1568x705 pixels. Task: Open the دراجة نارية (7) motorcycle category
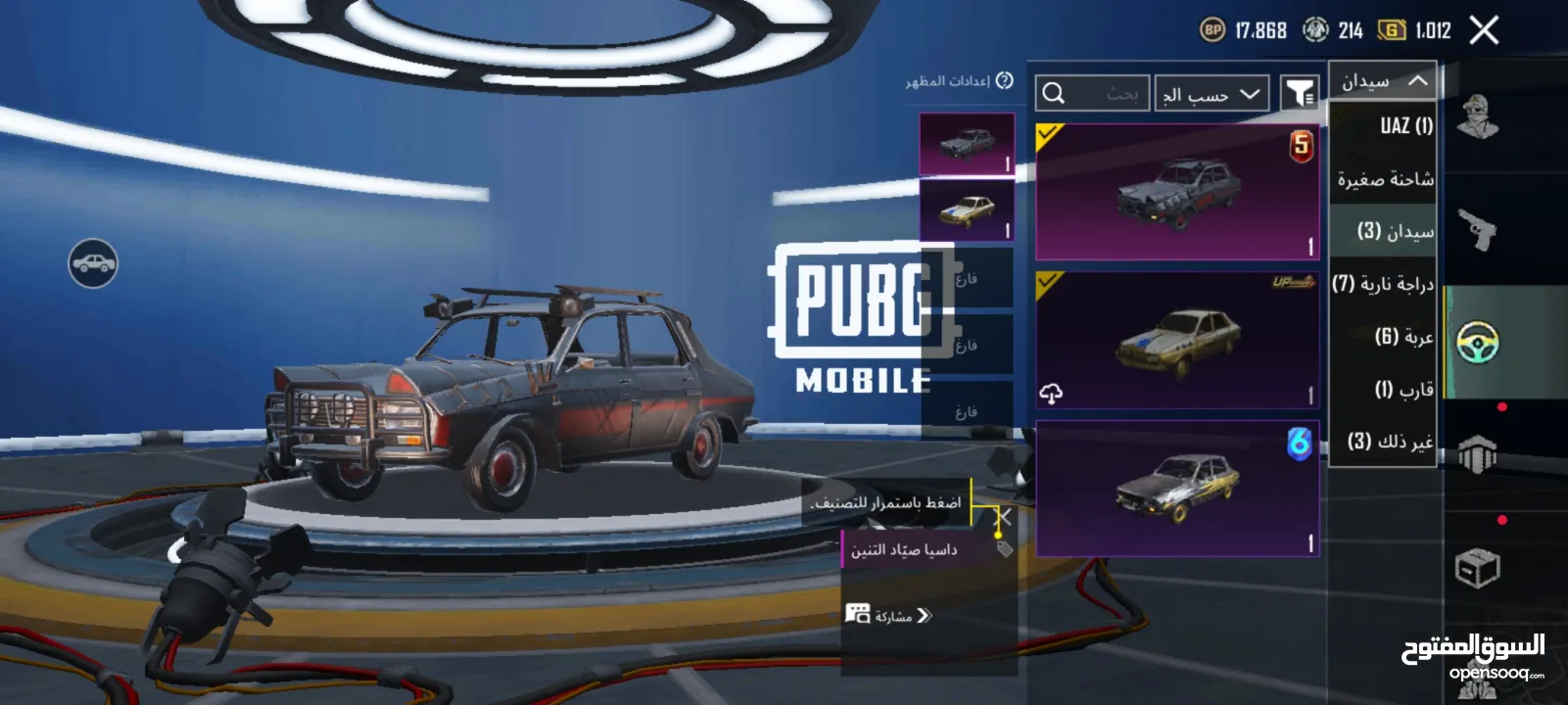point(1382,284)
